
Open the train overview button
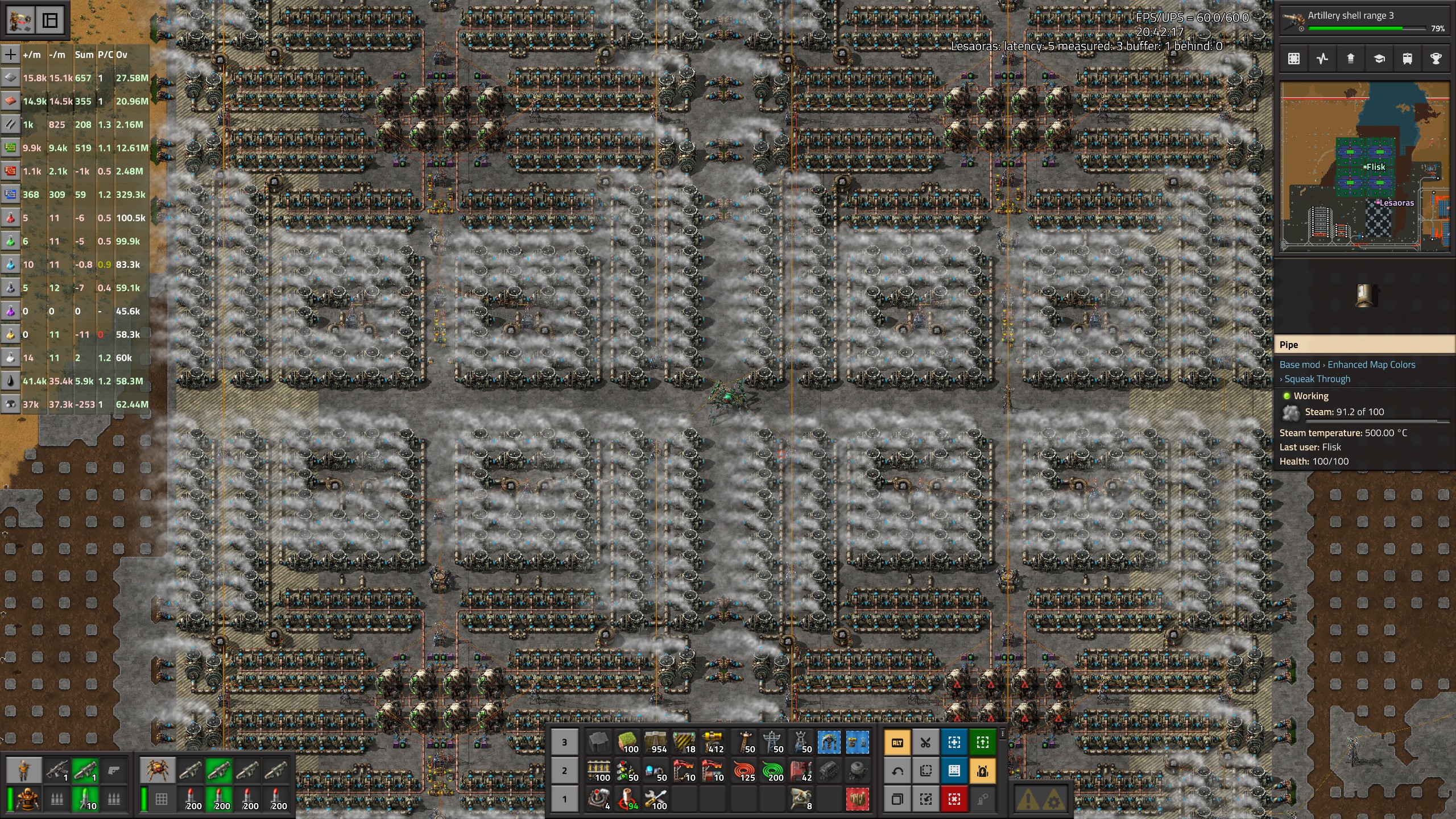(x=1407, y=59)
